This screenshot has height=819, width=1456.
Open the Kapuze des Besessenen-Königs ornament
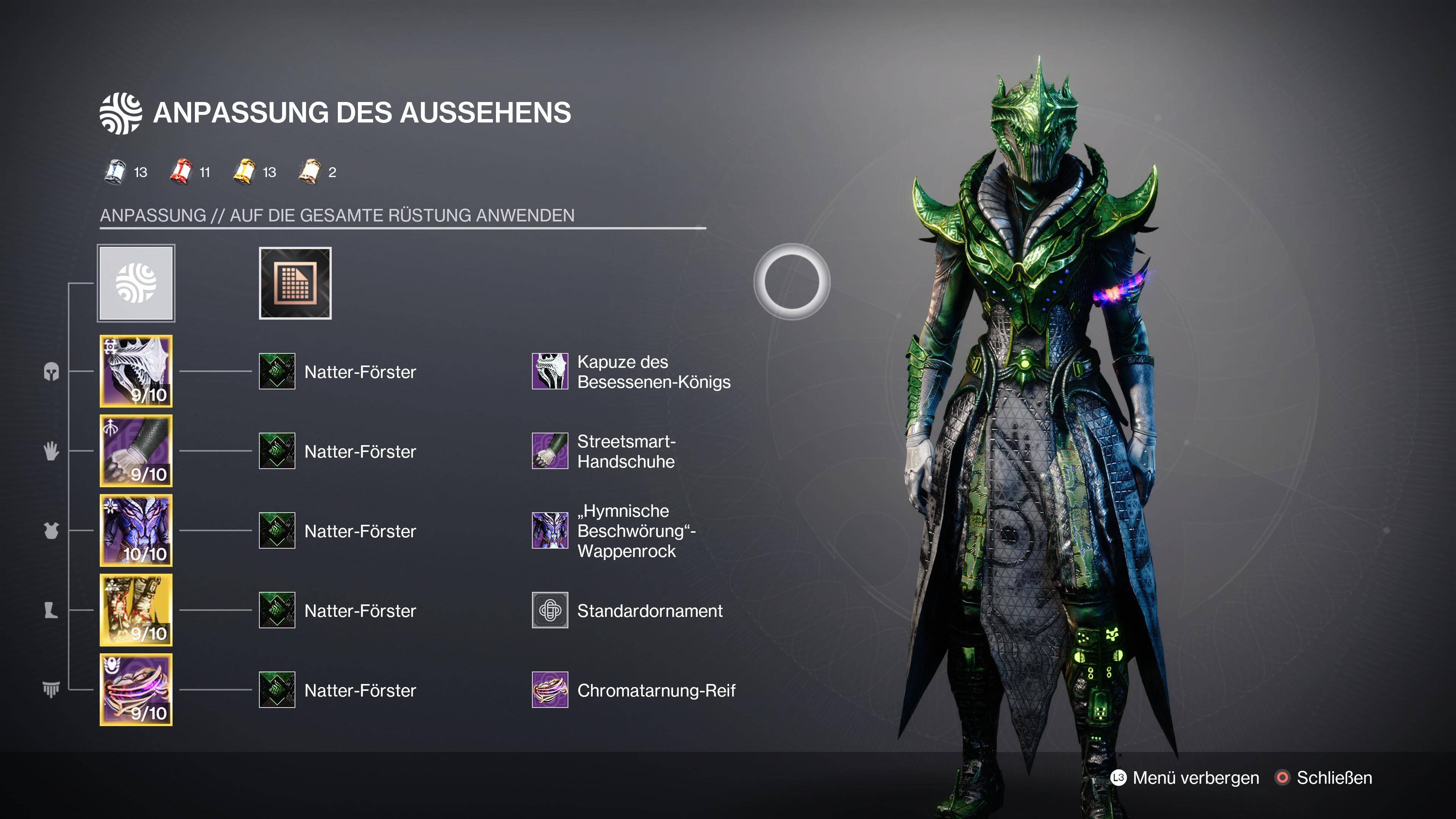[x=550, y=371]
